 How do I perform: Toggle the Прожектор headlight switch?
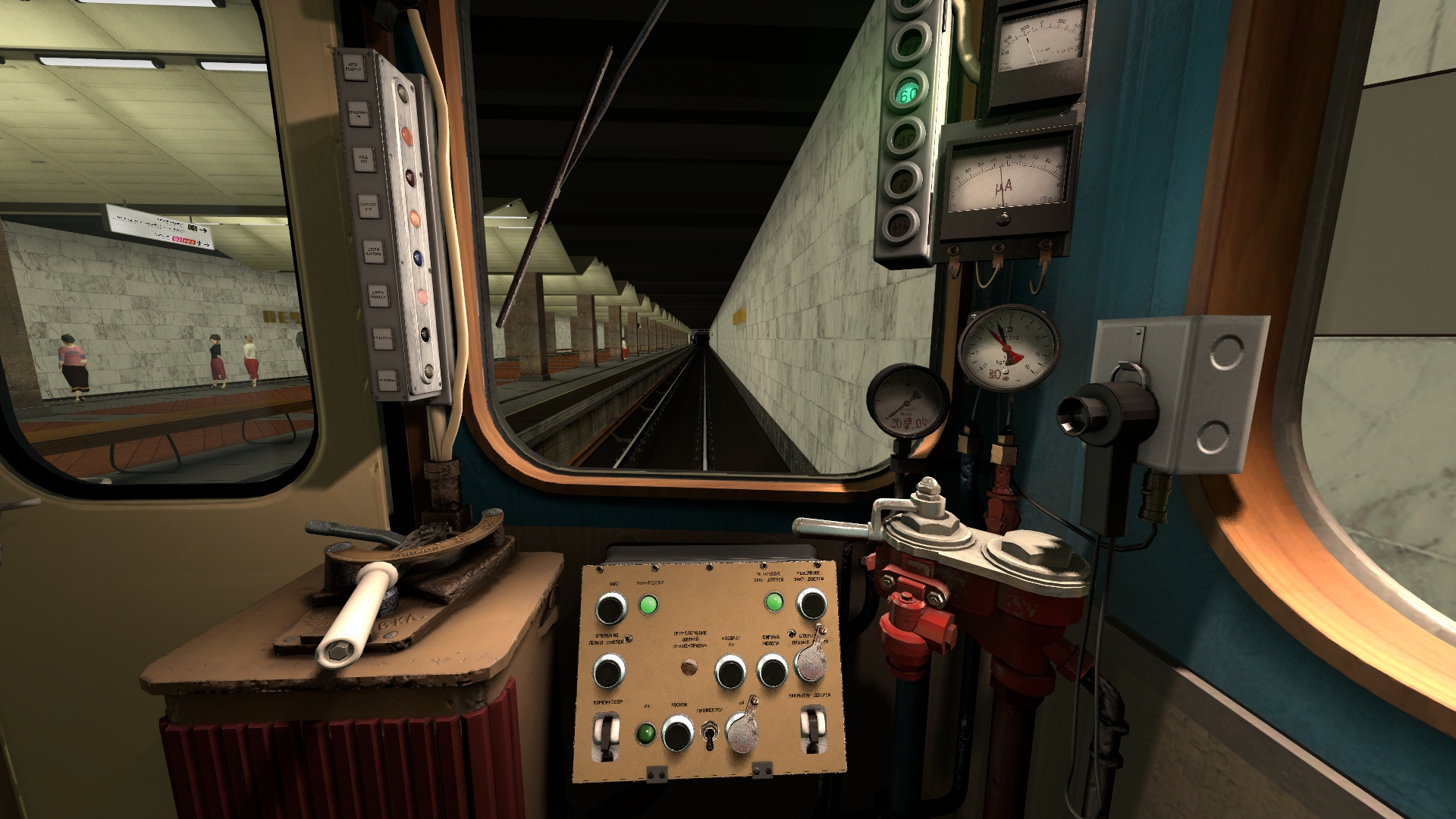pyautogui.click(x=711, y=734)
